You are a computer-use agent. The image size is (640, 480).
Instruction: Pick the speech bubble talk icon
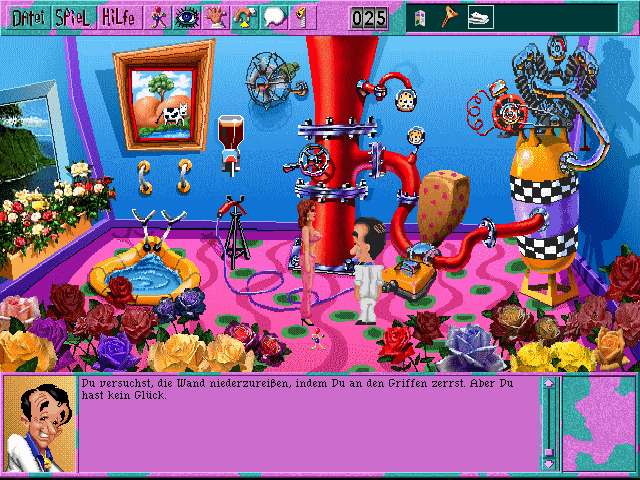tap(274, 17)
